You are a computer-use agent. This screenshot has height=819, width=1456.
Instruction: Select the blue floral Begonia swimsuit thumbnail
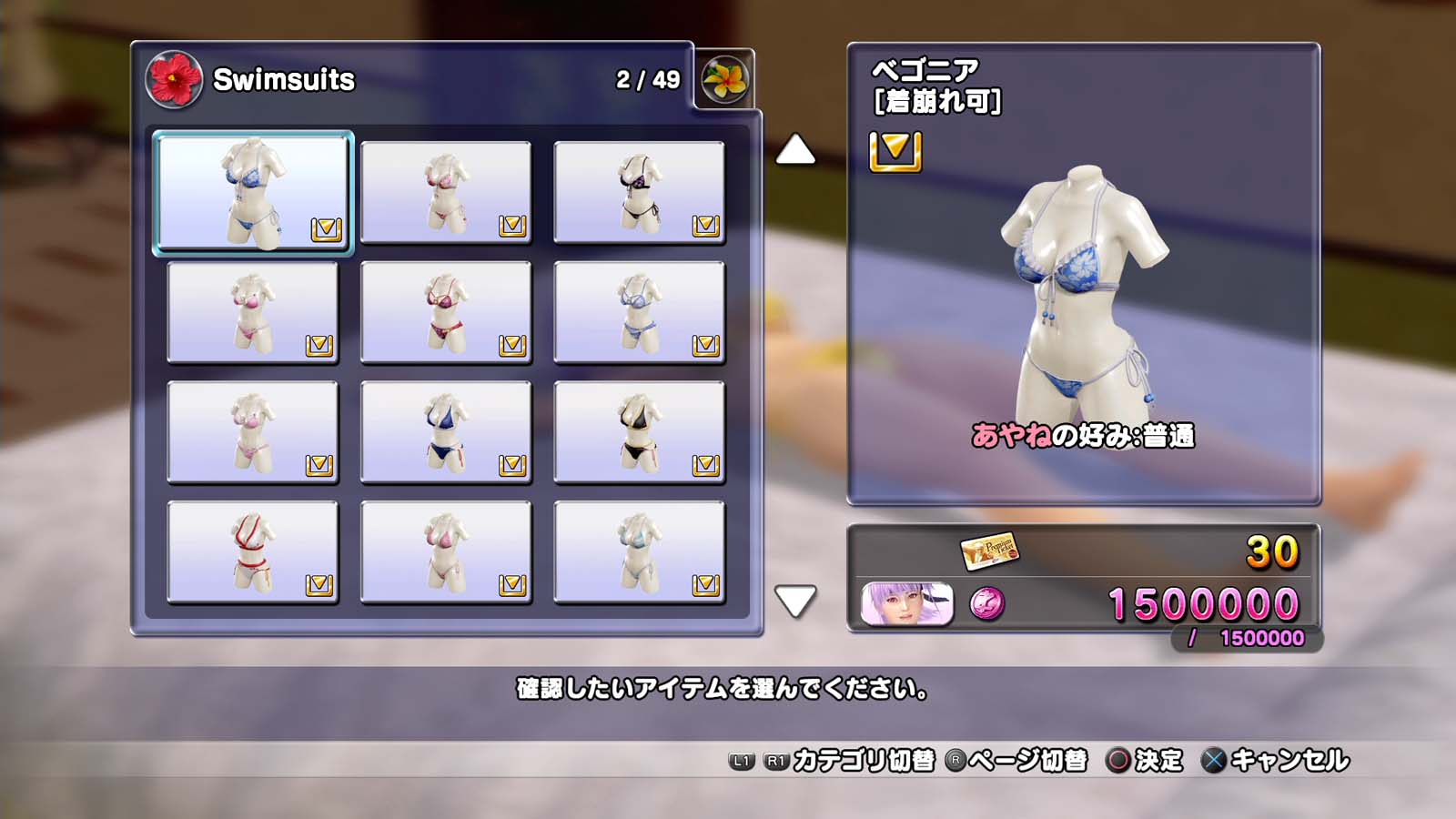coord(253,192)
